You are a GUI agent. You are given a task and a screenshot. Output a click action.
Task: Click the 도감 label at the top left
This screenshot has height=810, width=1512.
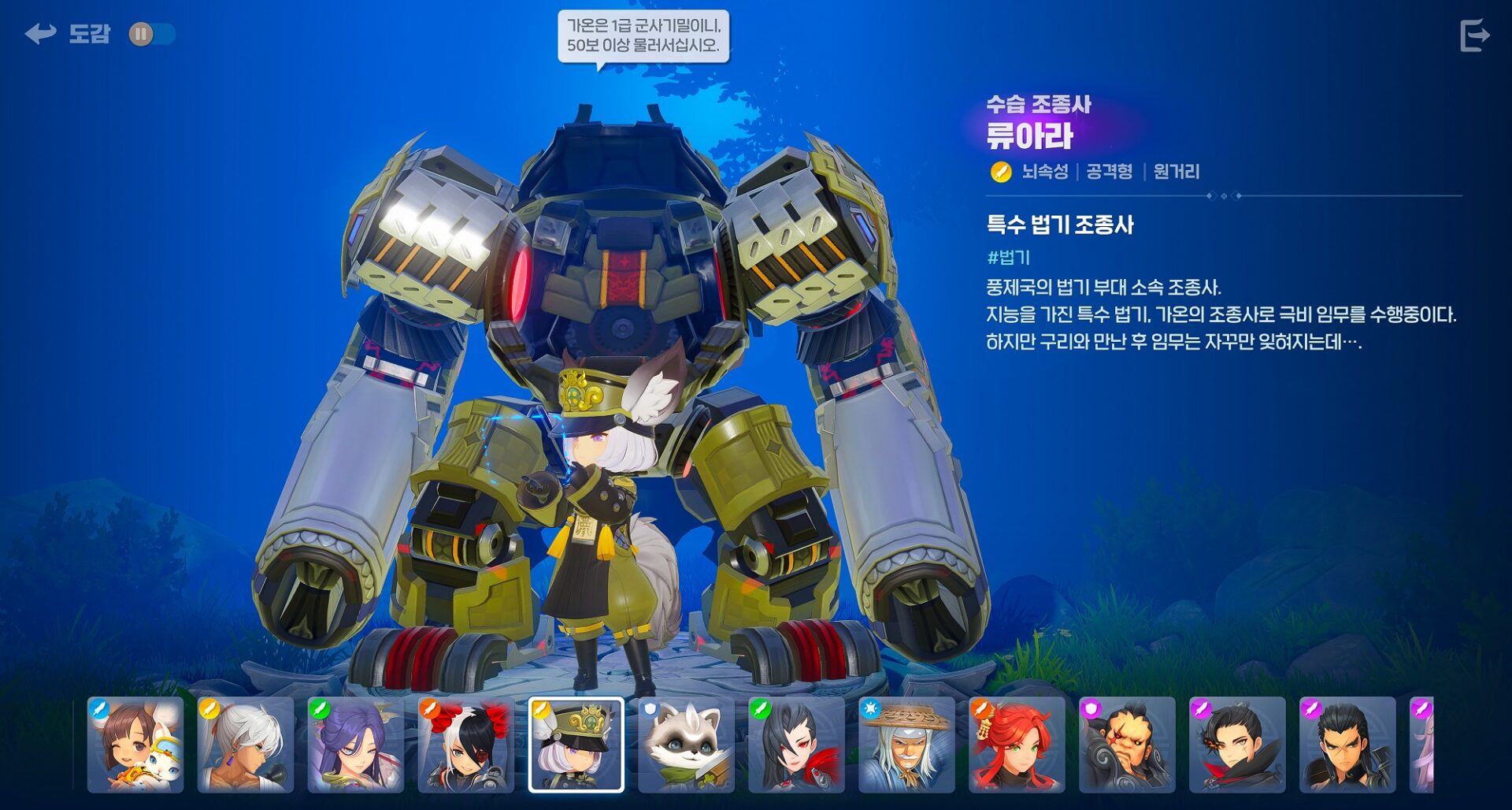91,33
